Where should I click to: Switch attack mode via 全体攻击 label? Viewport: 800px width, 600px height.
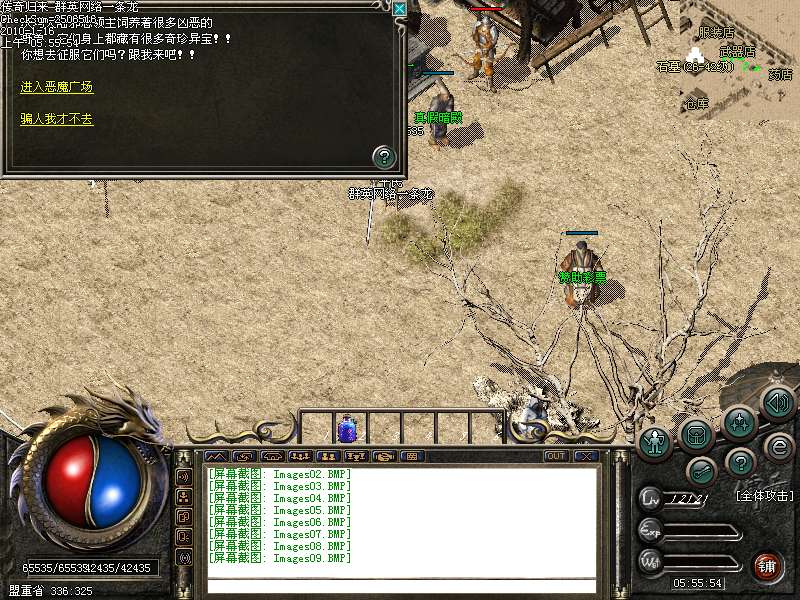pos(764,496)
